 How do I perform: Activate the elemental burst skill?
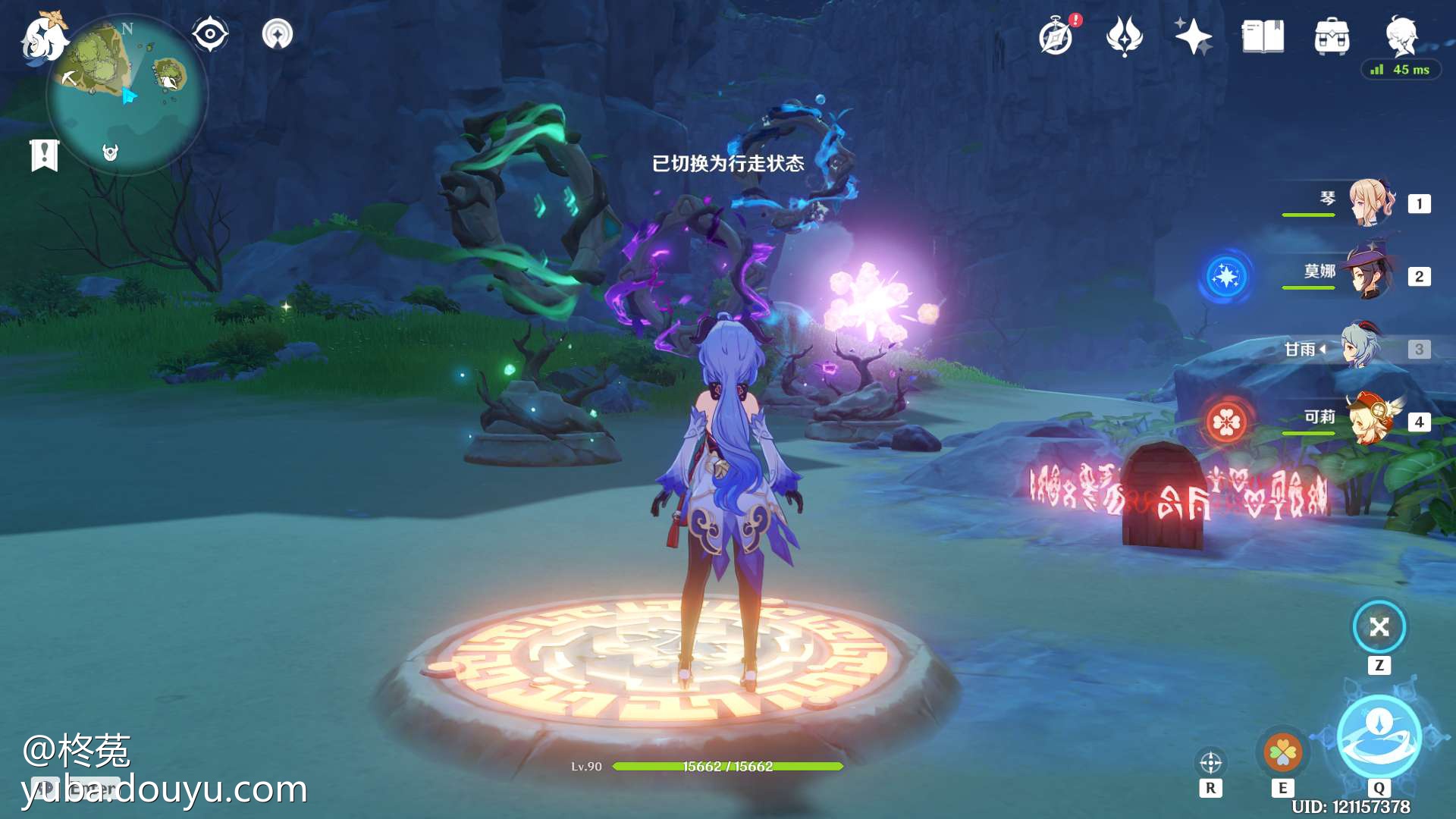tap(1379, 737)
